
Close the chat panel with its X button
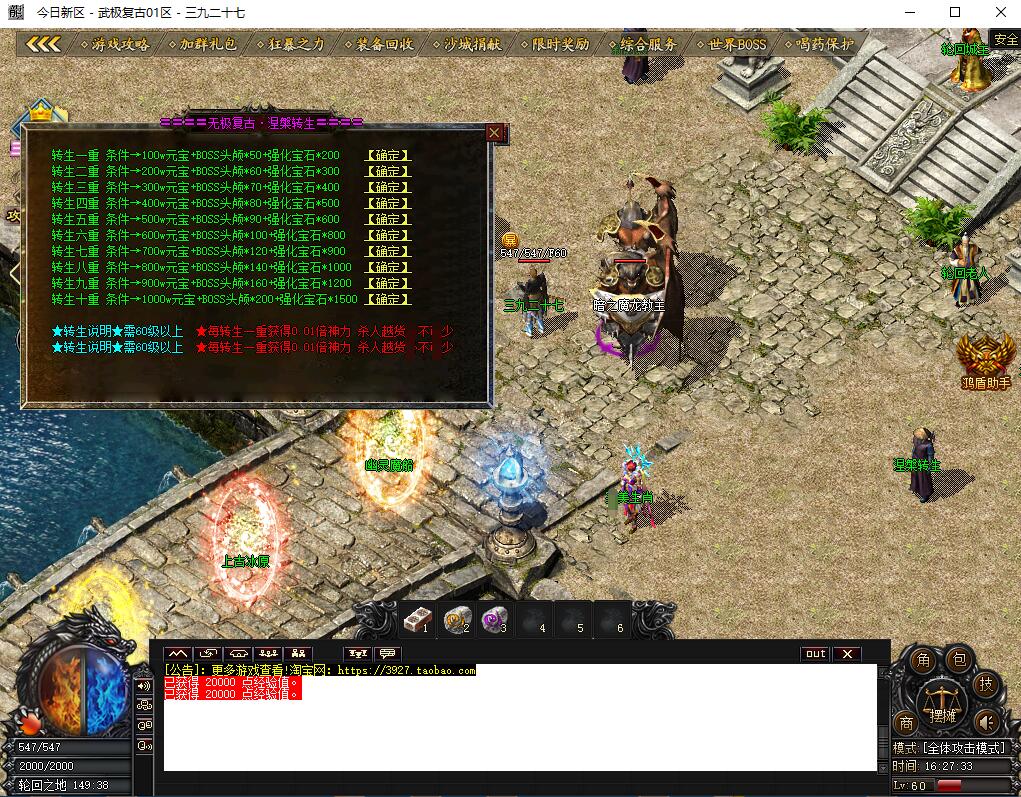tap(847, 654)
